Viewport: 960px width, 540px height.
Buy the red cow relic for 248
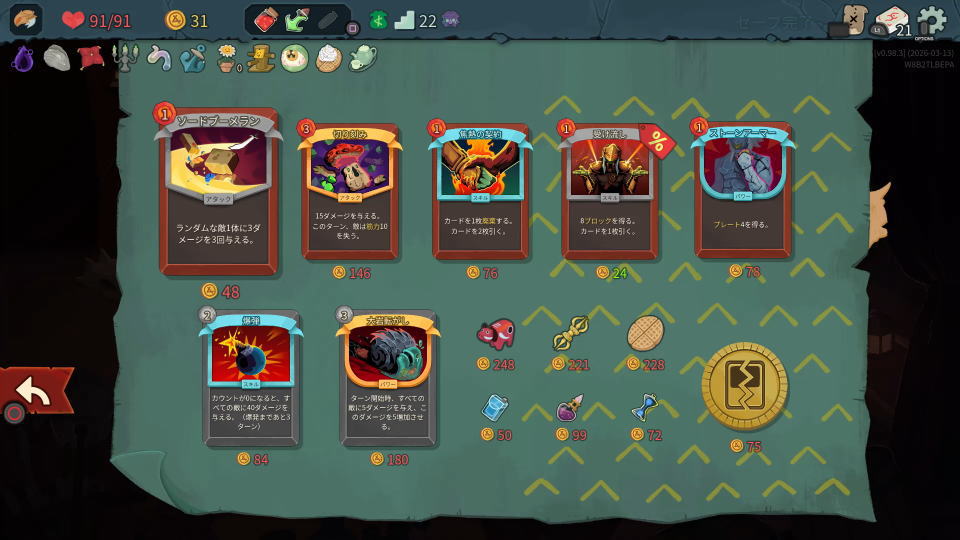pos(495,334)
